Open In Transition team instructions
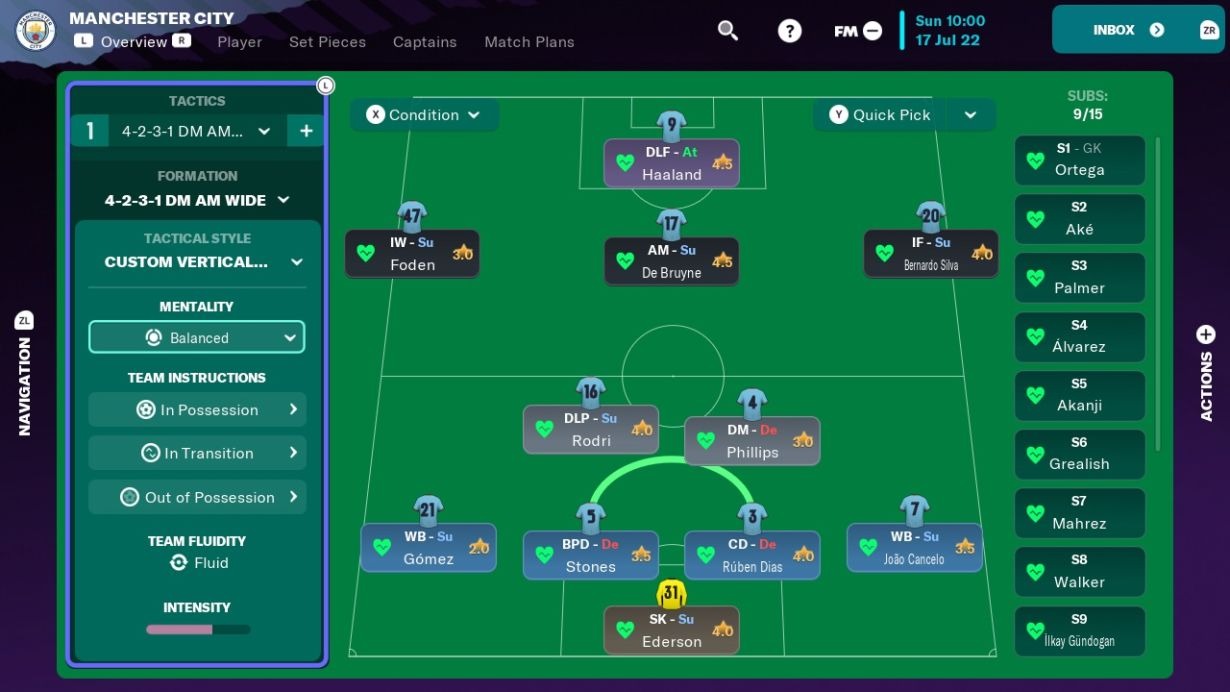 (197, 453)
